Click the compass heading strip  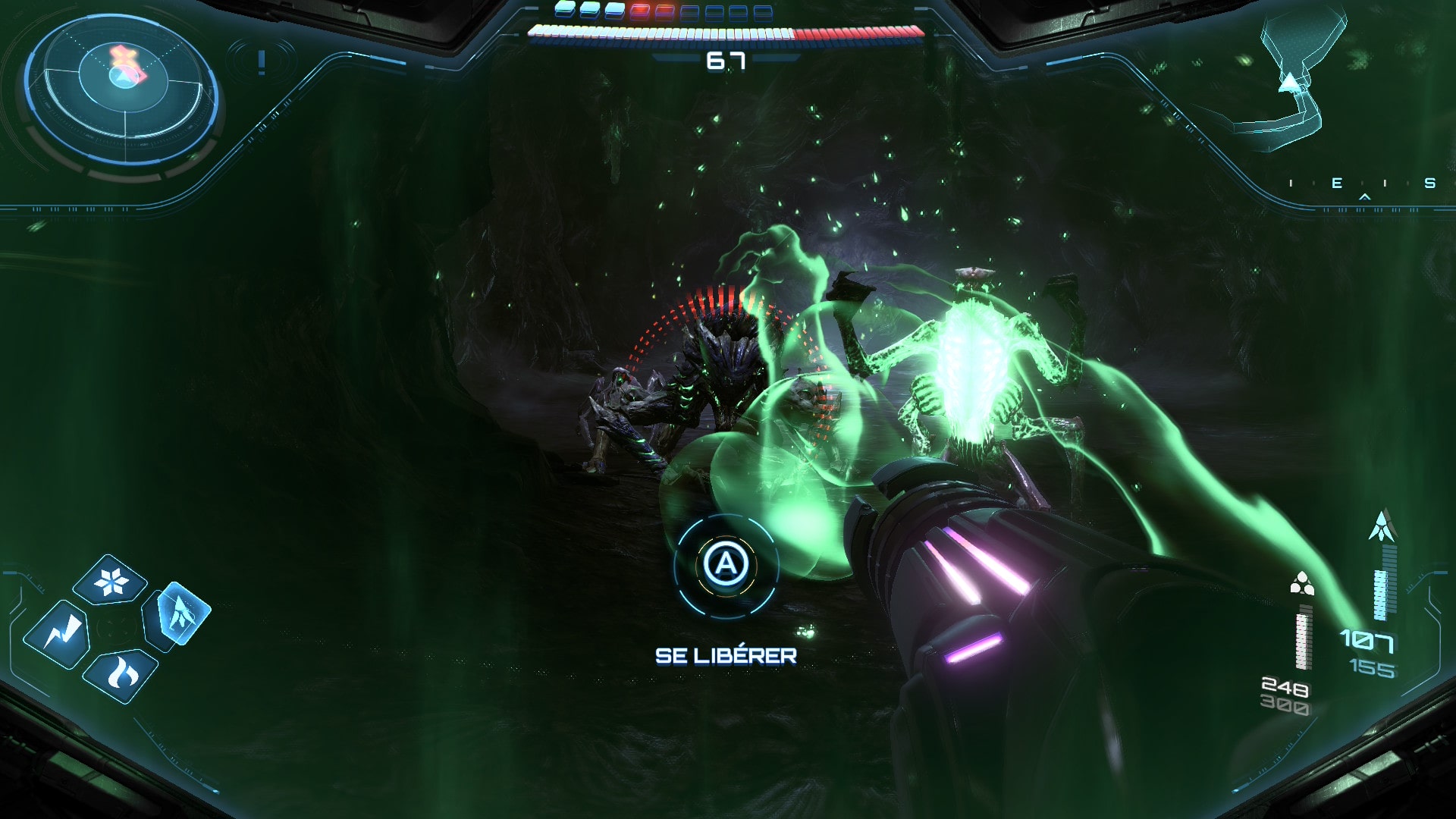pos(1360,184)
